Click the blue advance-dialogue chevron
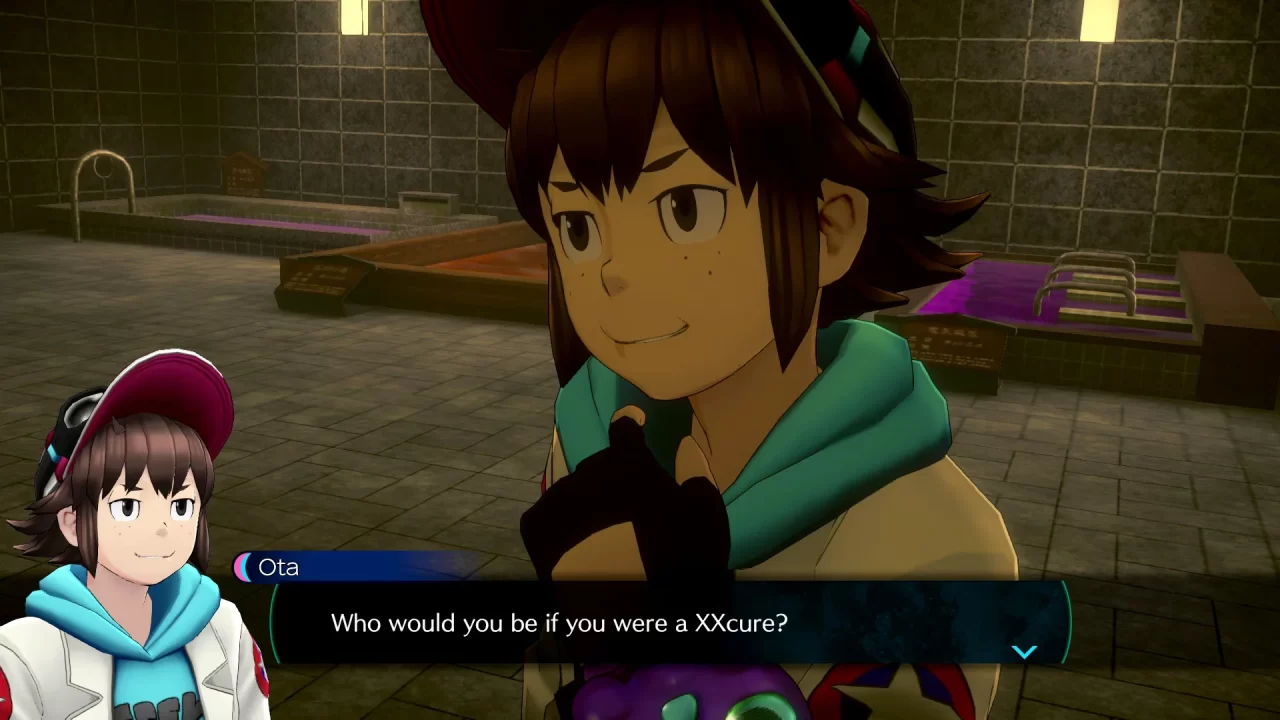 point(1024,651)
